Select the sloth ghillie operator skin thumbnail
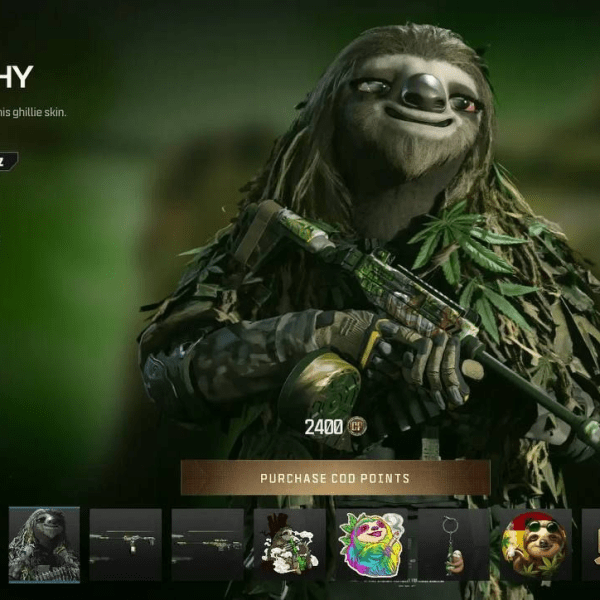The height and width of the screenshot is (600, 600). (x=44, y=544)
